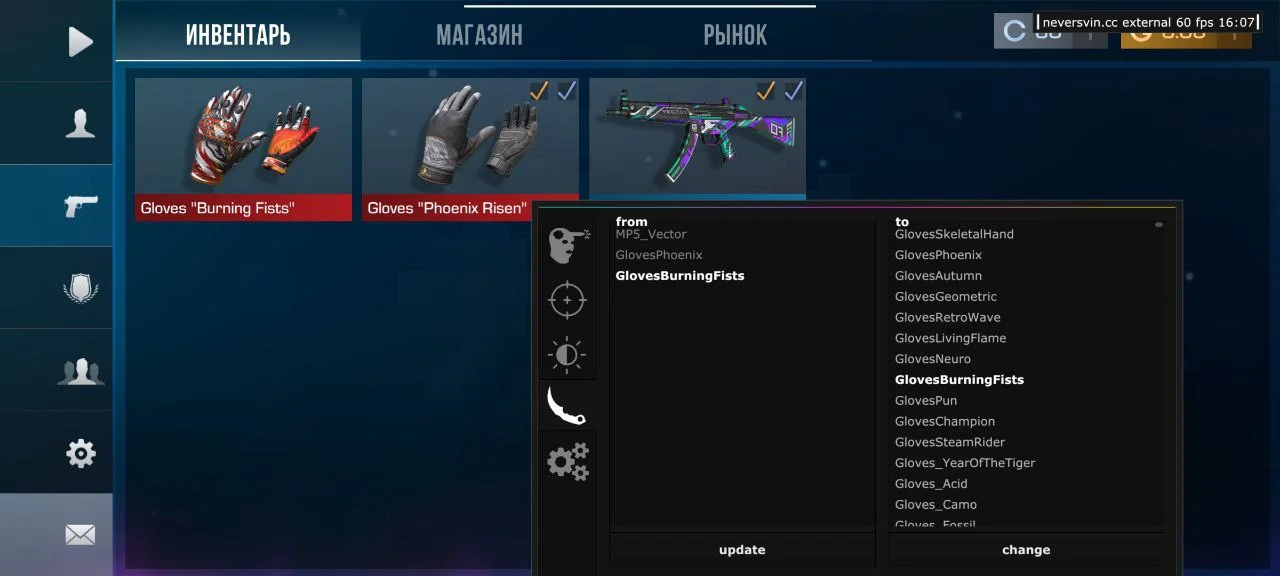Open the double gears tab in overlay
The width and height of the screenshot is (1280, 576).
point(567,461)
